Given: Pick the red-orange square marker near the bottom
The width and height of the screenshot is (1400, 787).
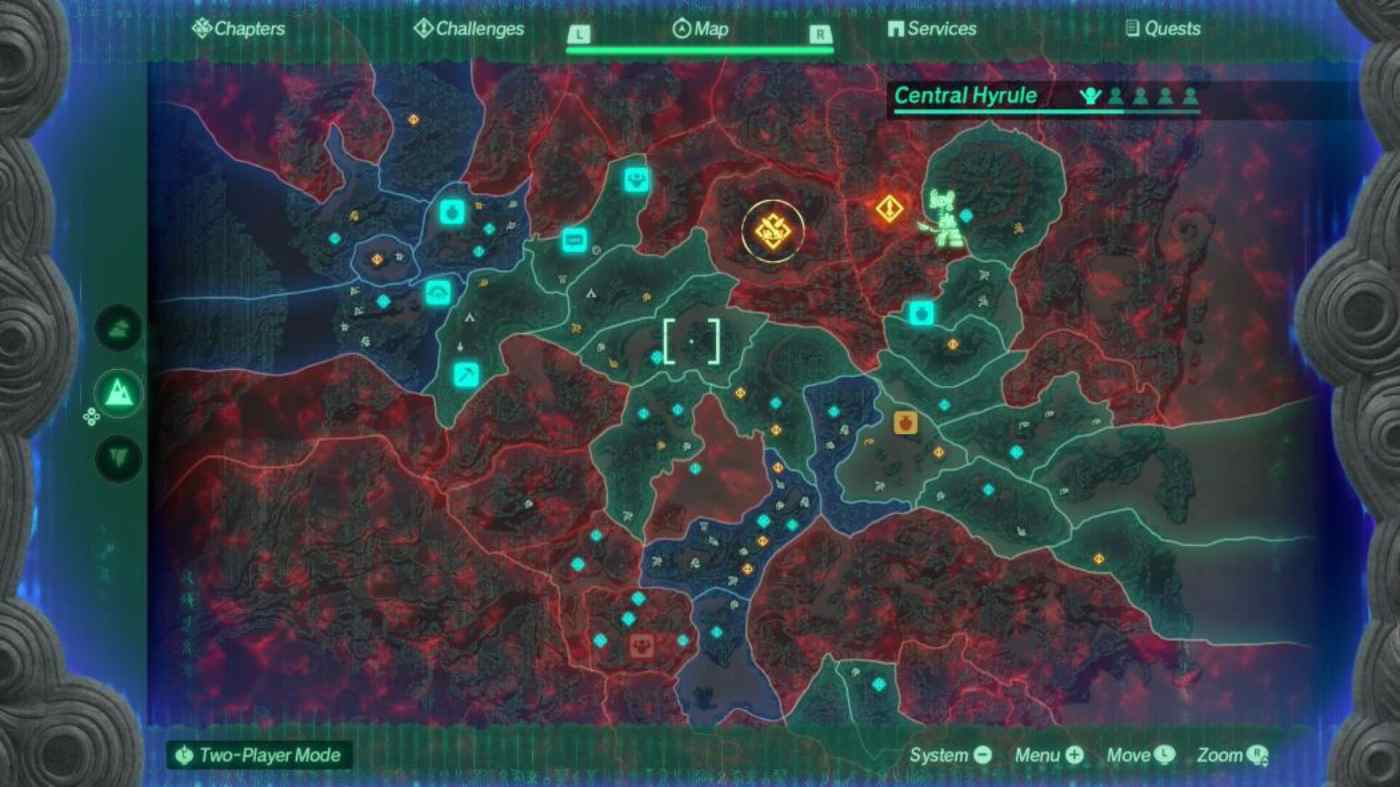Looking at the screenshot, I should coord(640,645).
